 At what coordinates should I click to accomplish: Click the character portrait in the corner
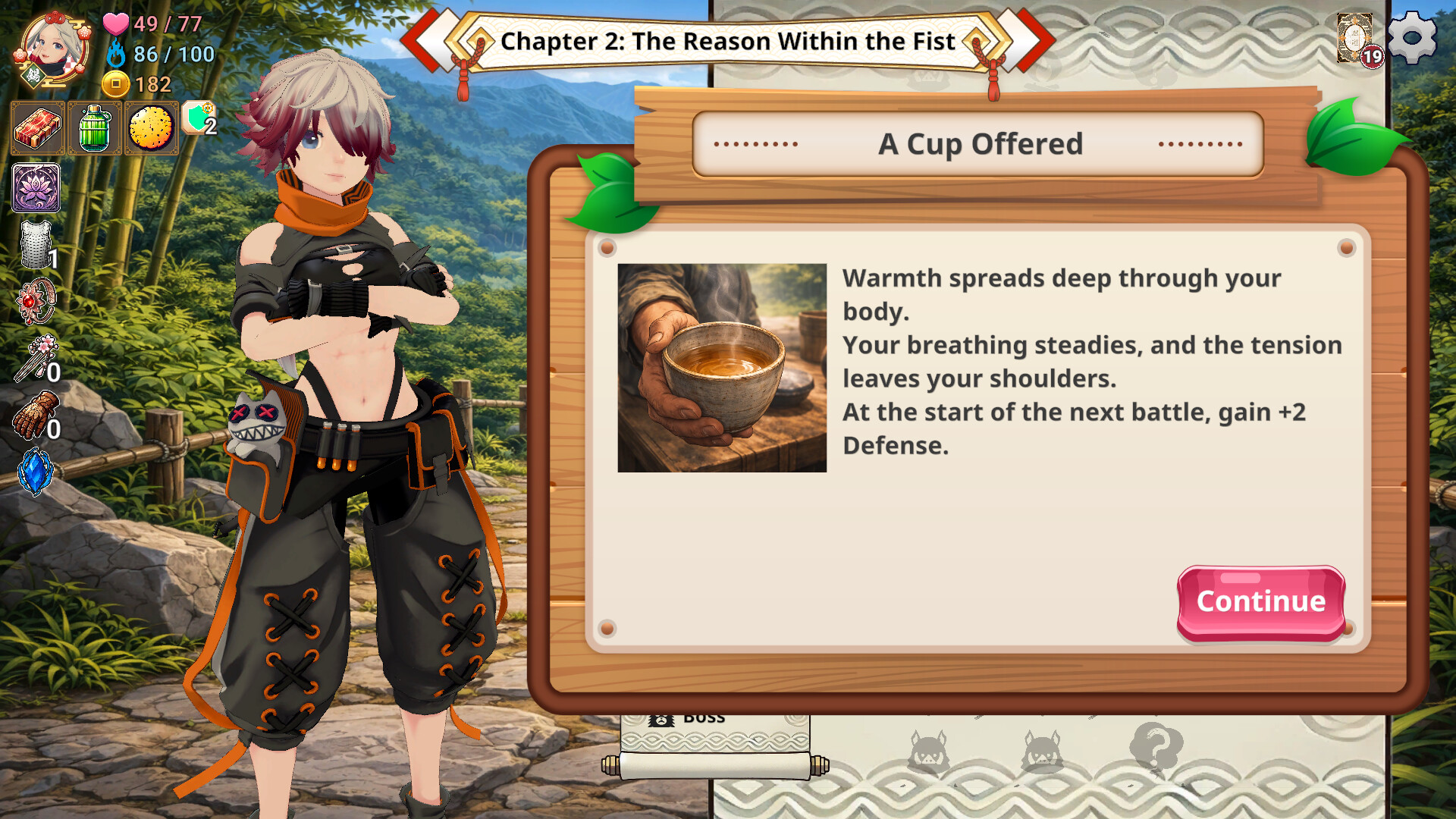point(52,48)
